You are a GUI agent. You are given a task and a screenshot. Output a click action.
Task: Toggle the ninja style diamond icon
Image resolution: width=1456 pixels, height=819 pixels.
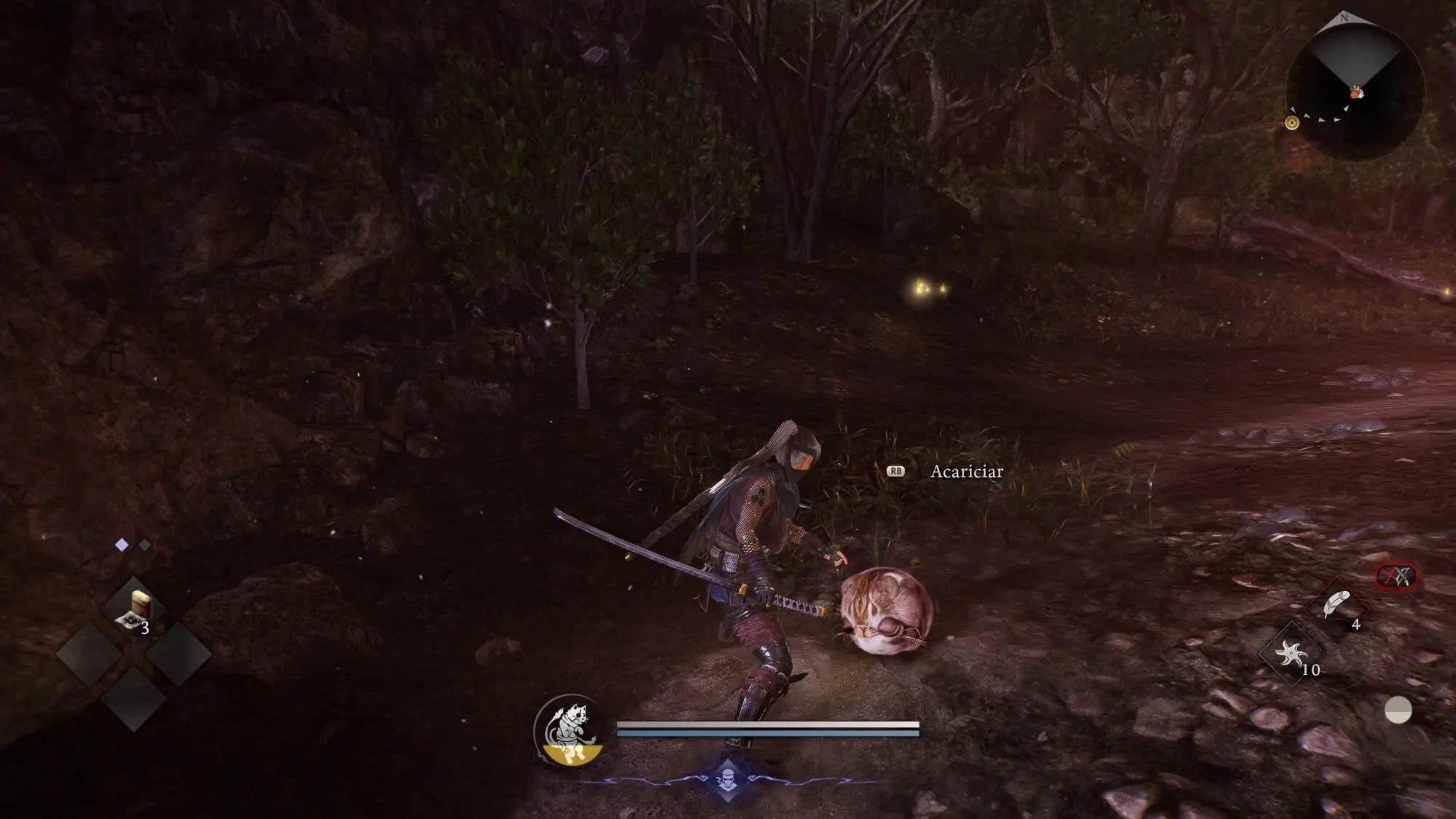[x=727, y=778]
